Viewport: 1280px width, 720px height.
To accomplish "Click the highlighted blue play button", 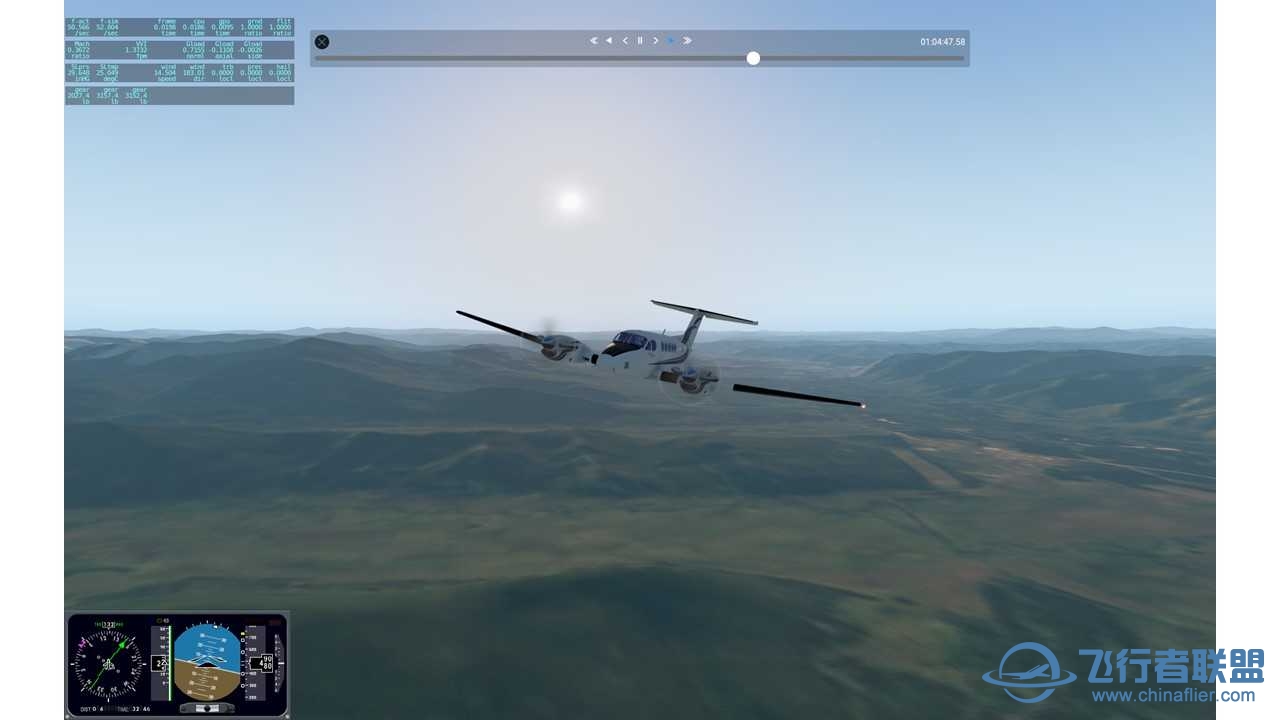I will pyautogui.click(x=671, y=41).
